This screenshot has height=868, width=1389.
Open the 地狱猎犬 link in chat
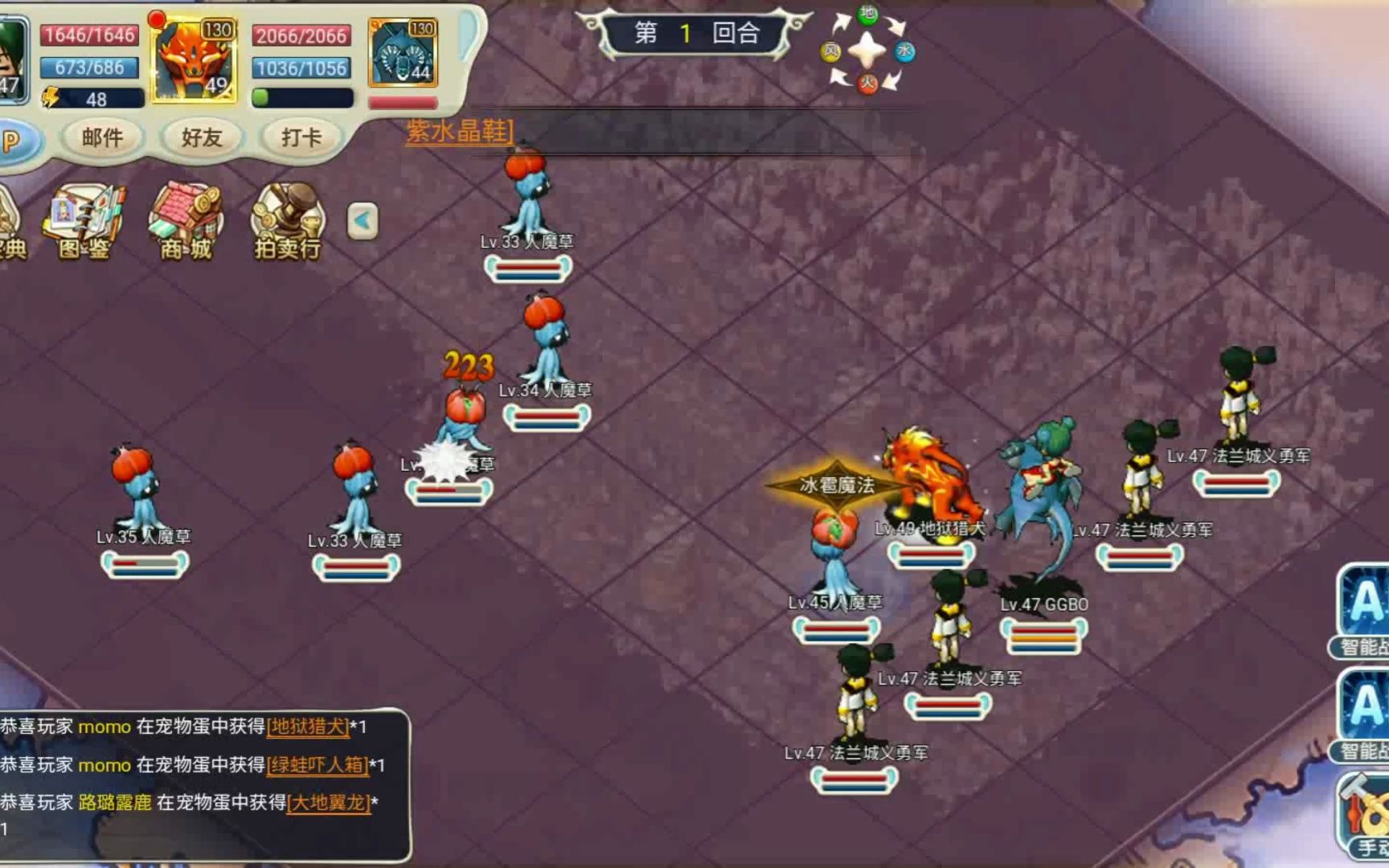[x=308, y=727]
